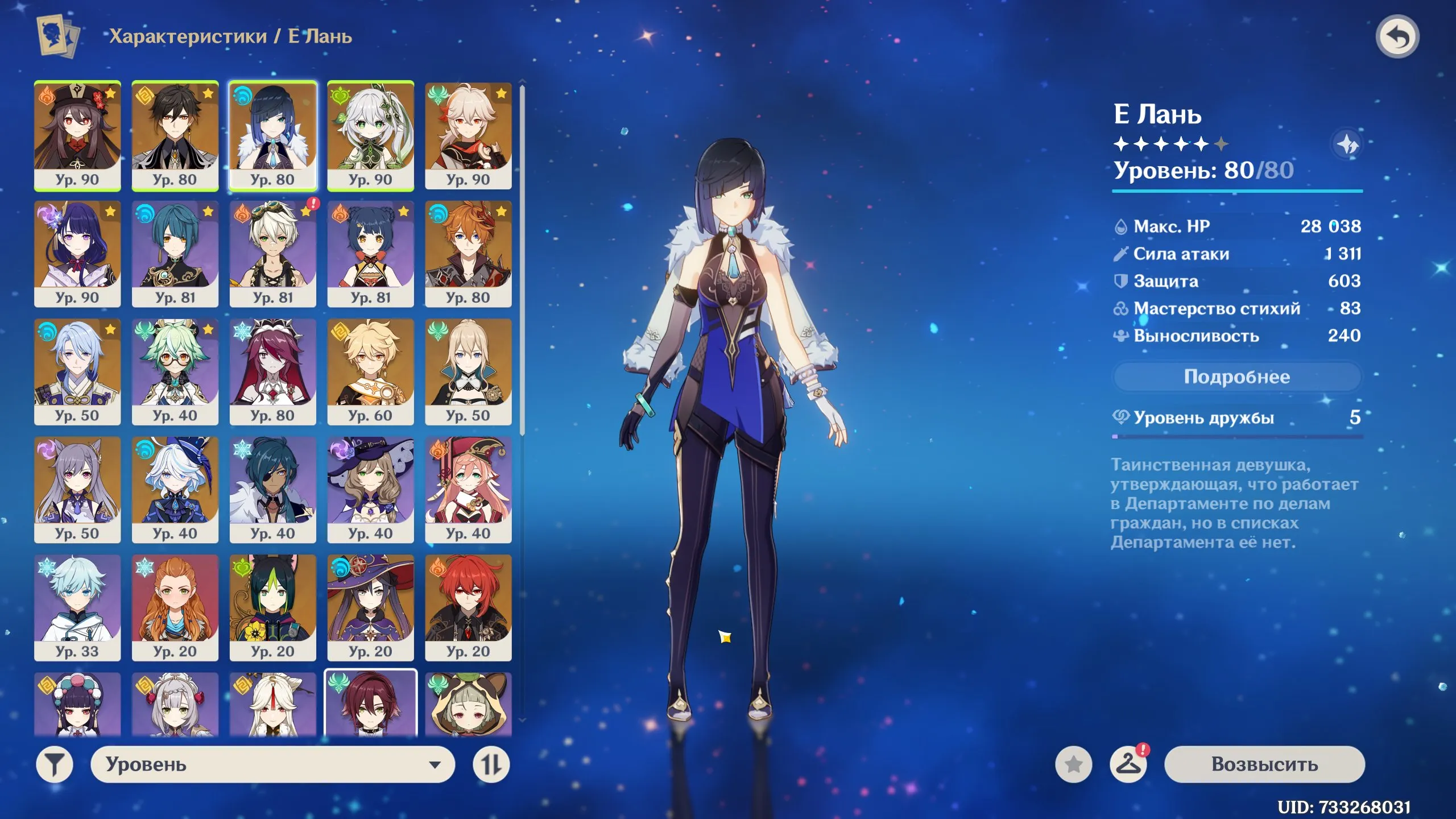
Task: Click the Макс. HP droplet icon
Action: (x=1122, y=227)
